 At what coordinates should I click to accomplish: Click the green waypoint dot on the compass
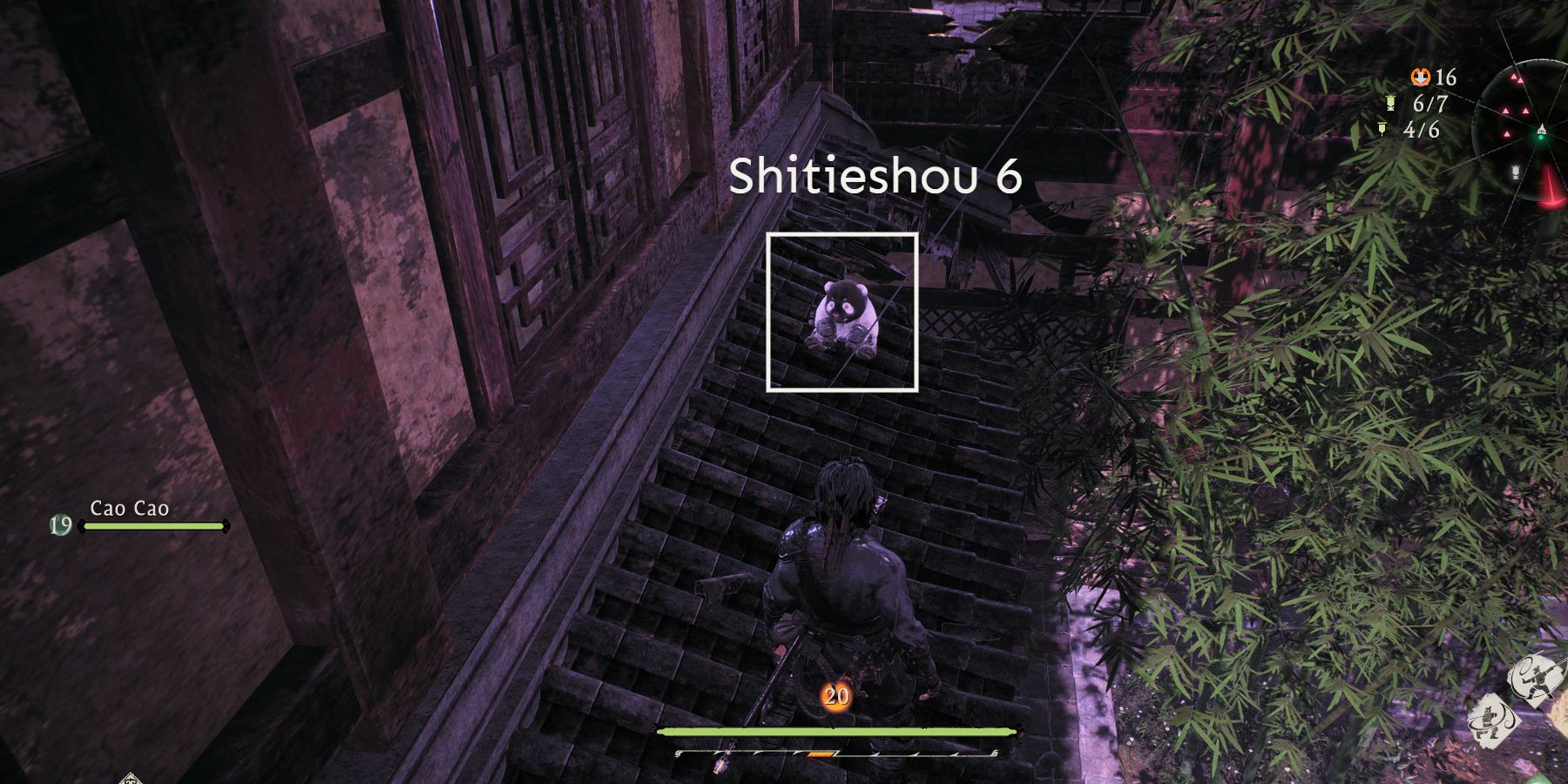coord(1541,137)
